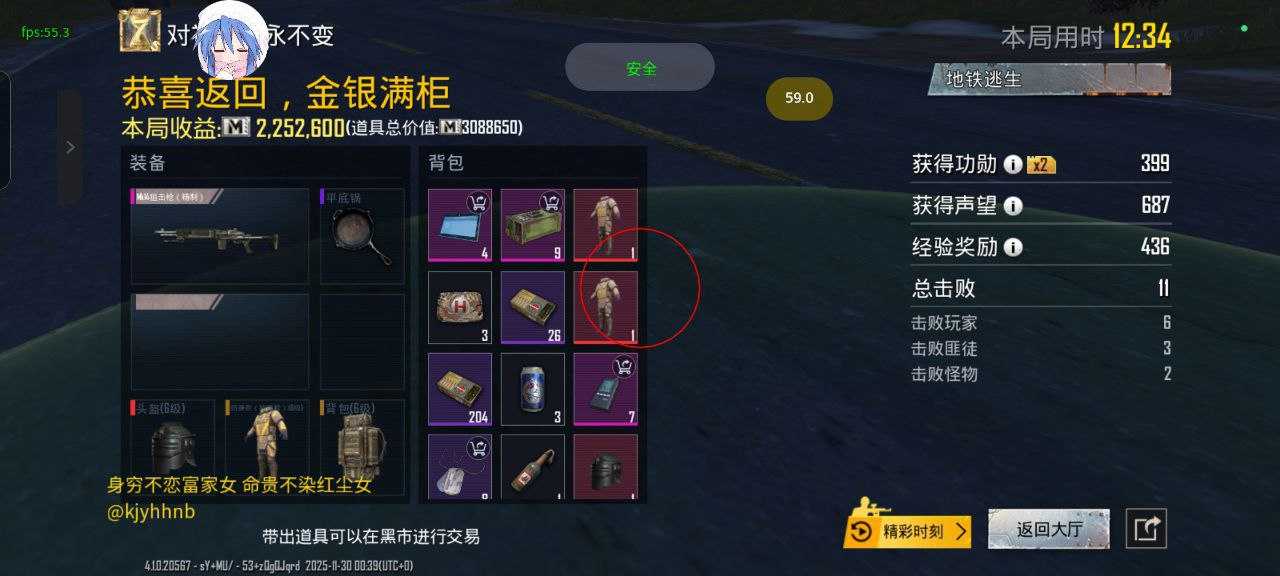Share the match results via share icon
The height and width of the screenshot is (576, 1280).
(1146, 529)
